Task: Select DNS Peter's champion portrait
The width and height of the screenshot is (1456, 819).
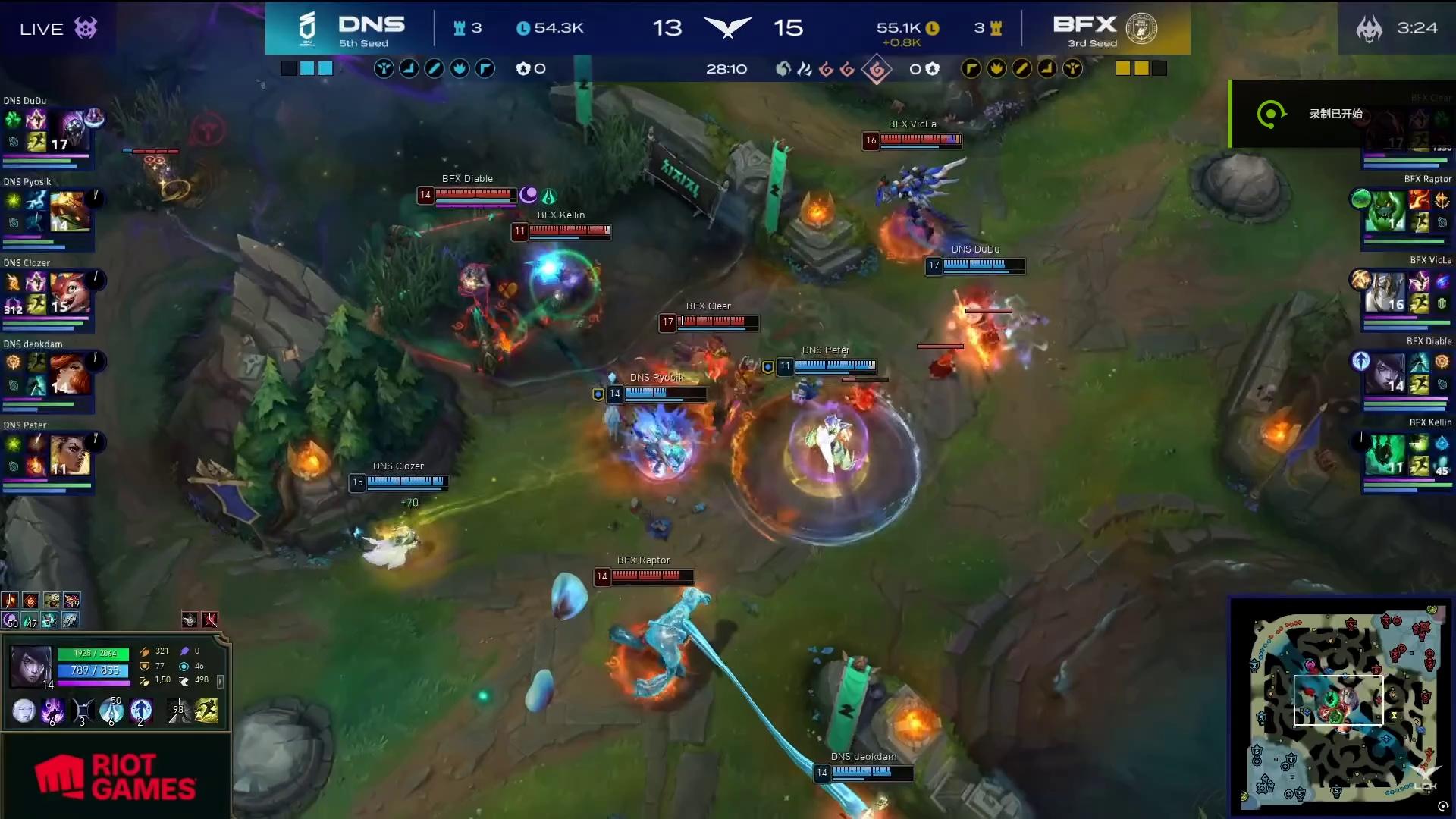Action: (70, 455)
